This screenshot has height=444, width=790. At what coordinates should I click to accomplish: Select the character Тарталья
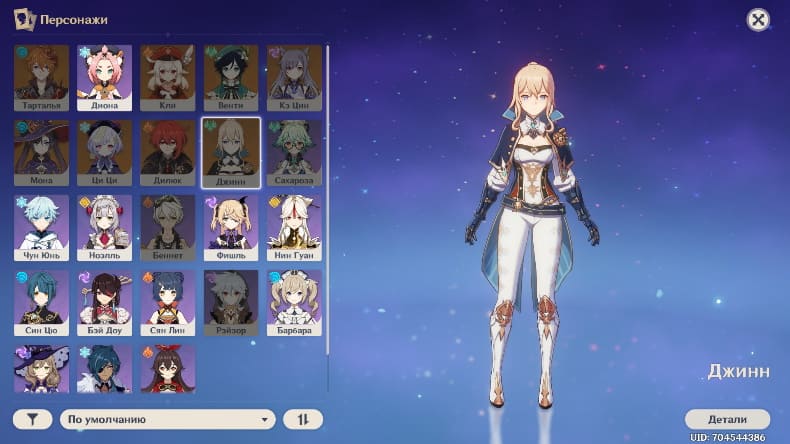point(42,76)
